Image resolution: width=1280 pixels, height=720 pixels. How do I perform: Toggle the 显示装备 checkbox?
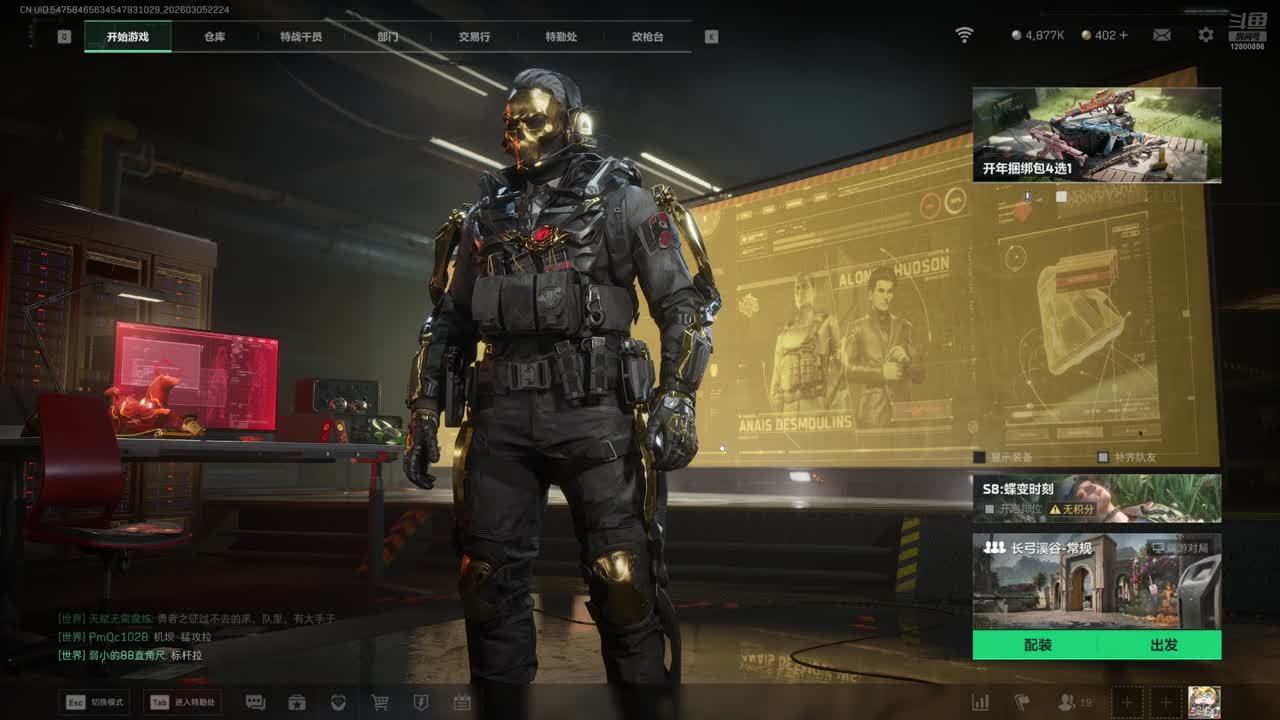[980, 457]
